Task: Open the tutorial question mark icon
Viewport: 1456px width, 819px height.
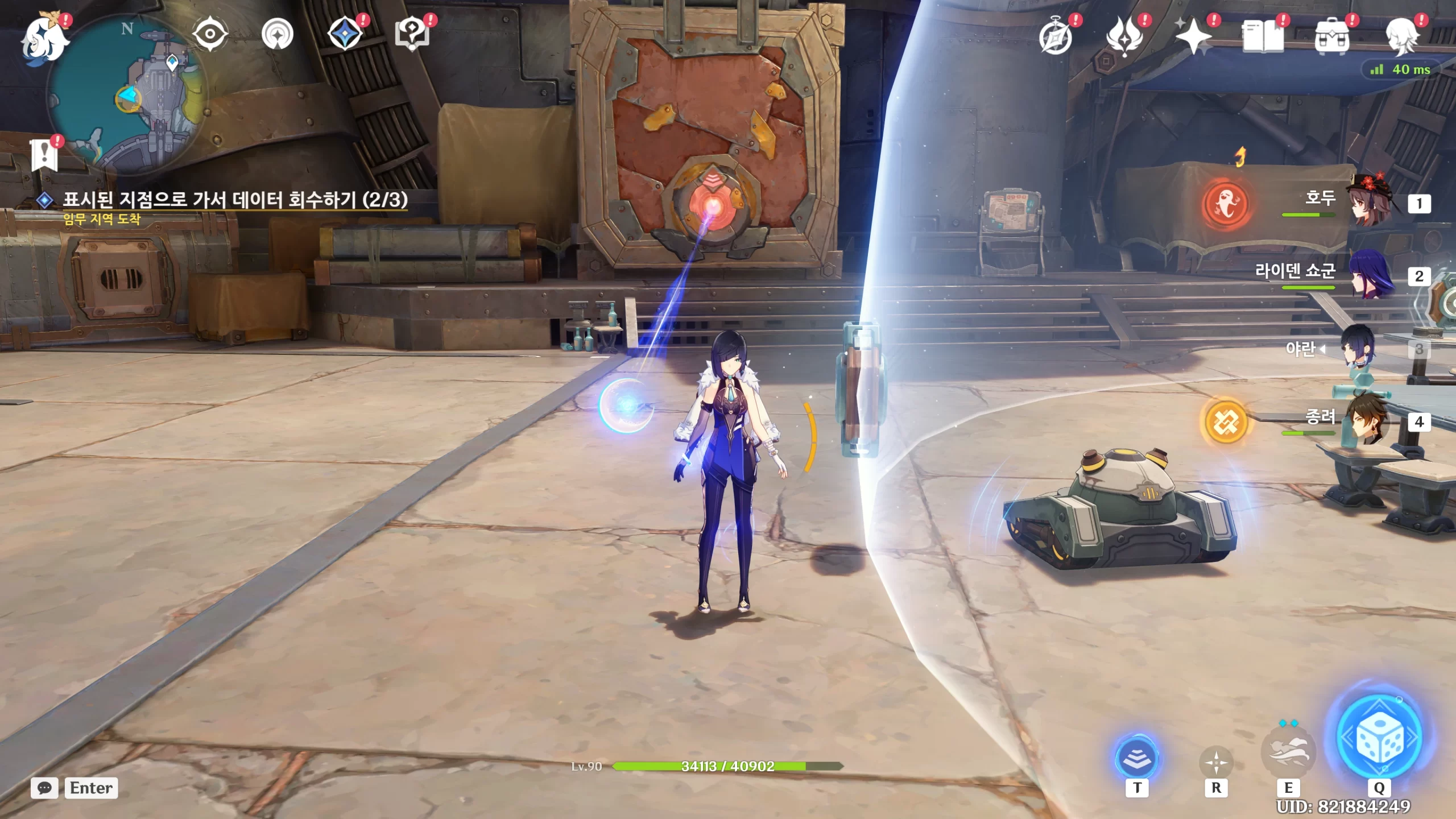Action: pos(412,34)
